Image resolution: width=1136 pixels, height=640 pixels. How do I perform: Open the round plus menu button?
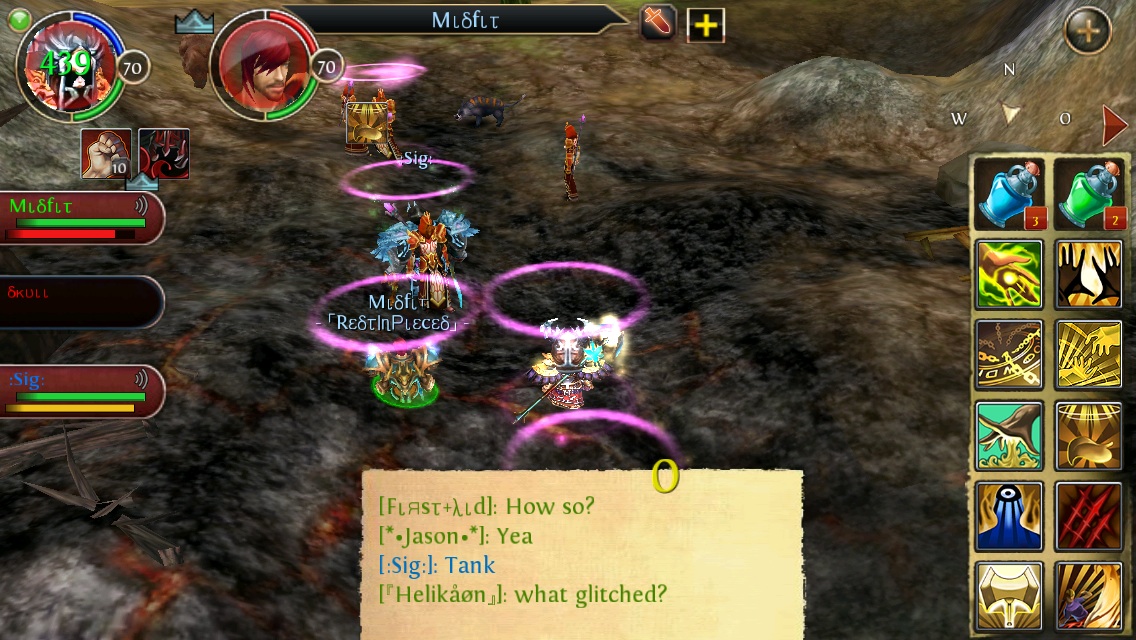(x=1087, y=32)
